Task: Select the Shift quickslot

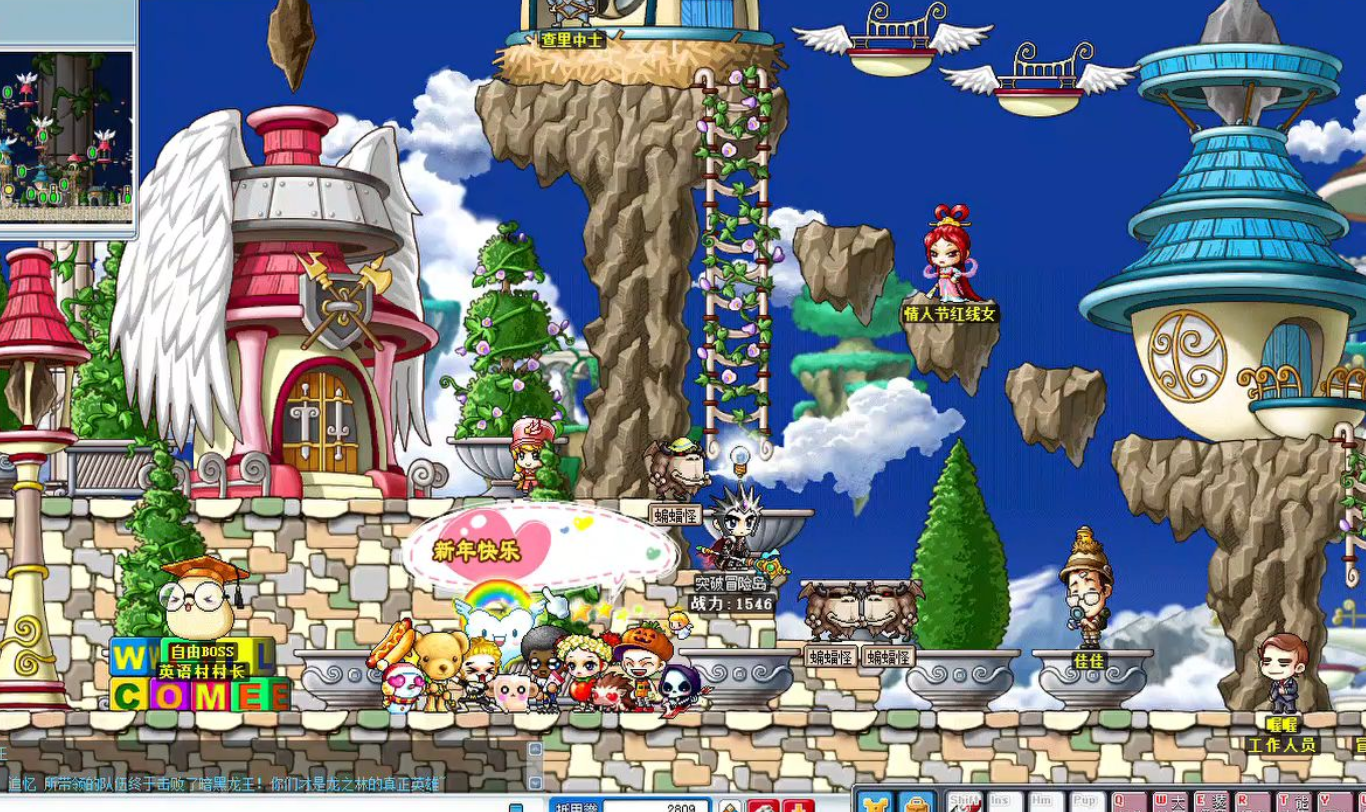Action: tap(965, 802)
